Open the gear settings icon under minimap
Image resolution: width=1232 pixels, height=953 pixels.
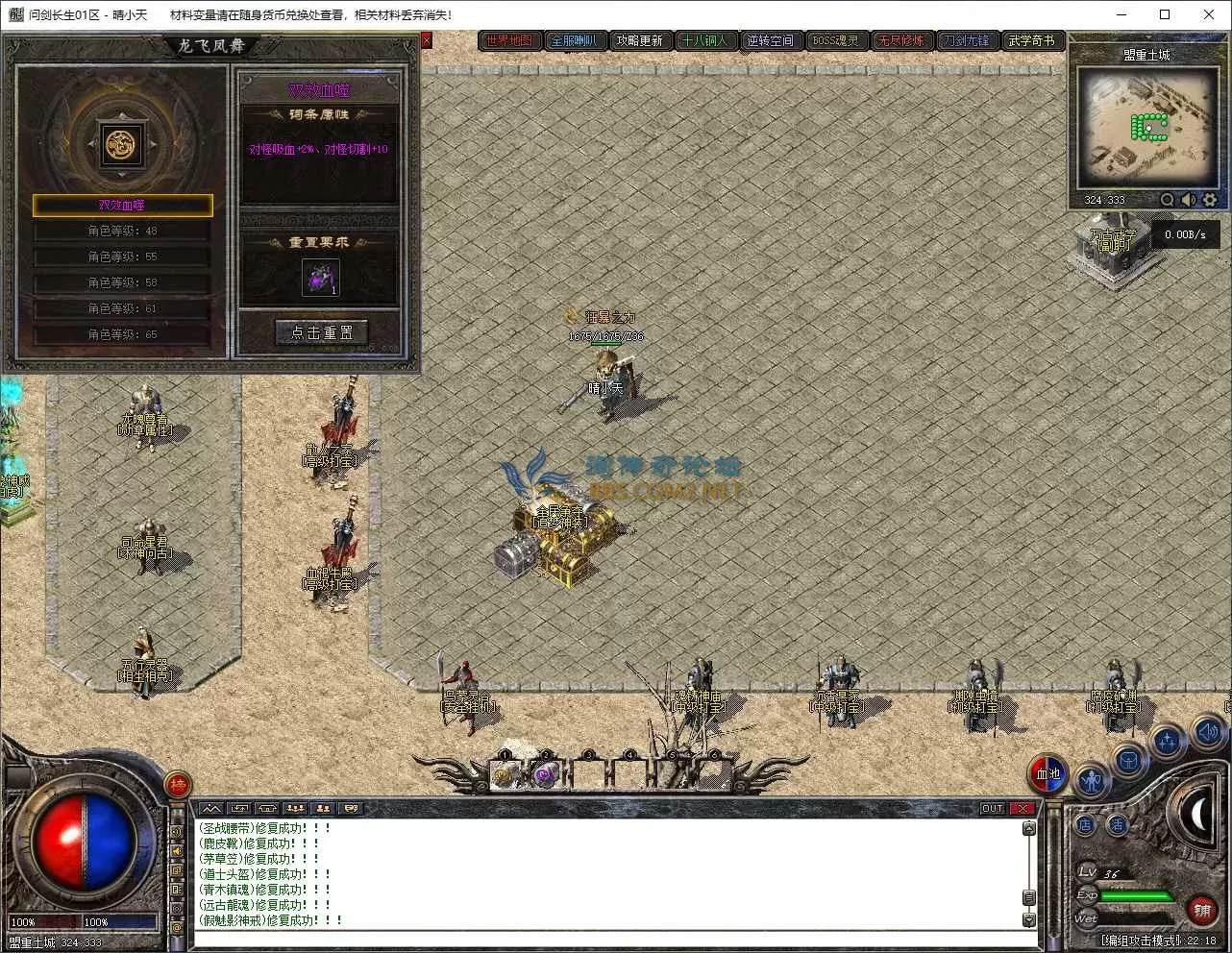(x=1210, y=200)
